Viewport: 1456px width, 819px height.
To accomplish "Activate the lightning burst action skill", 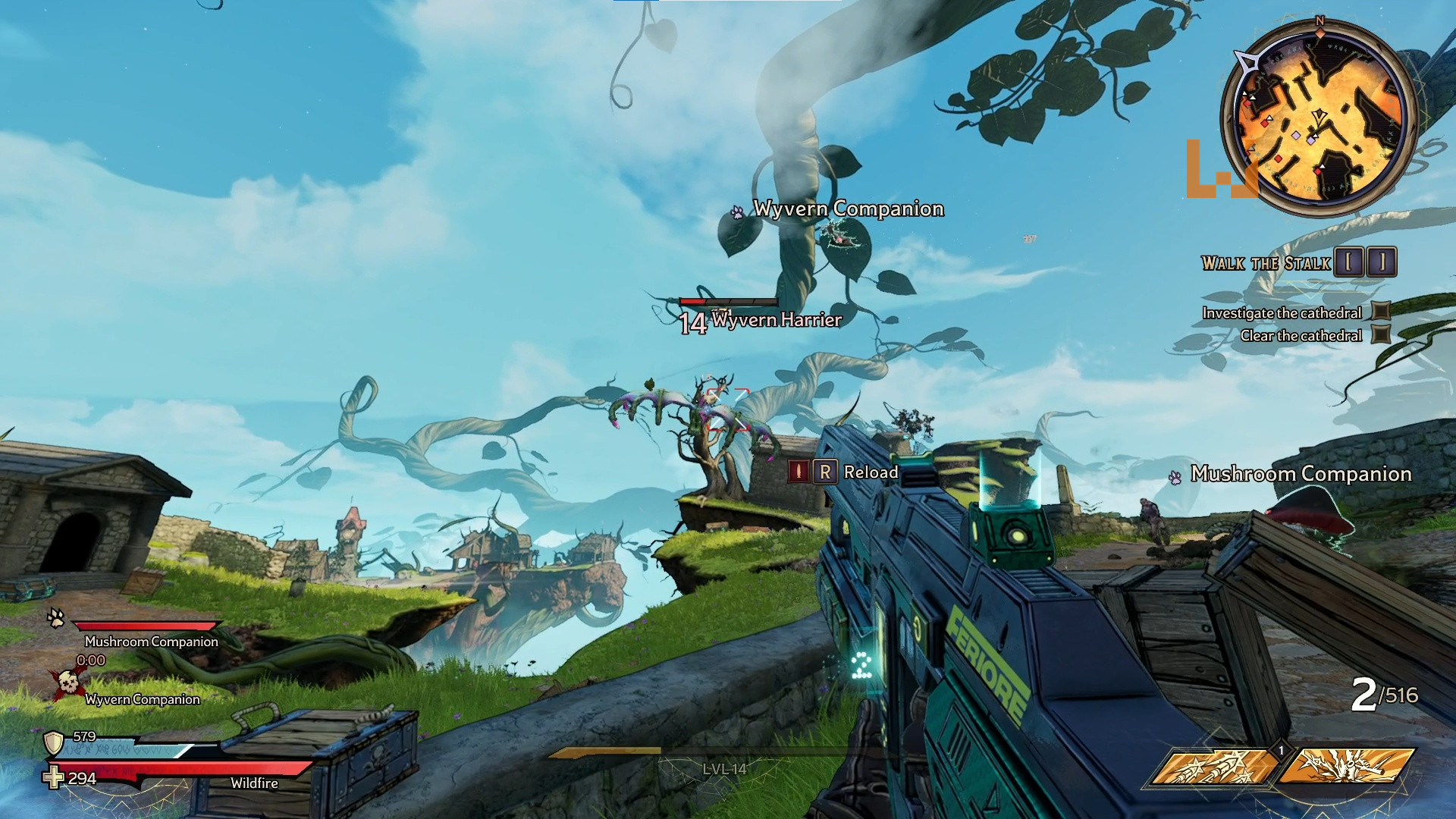I will point(1347,766).
